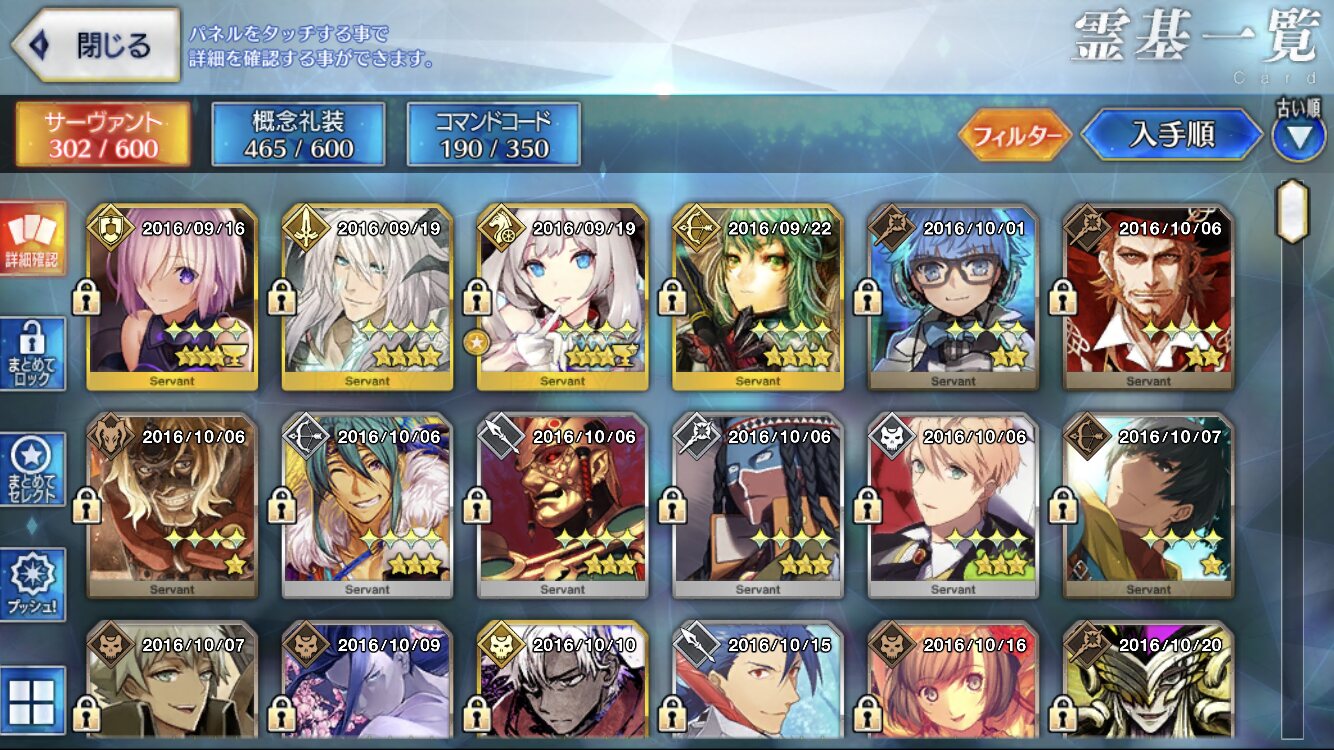The image size is (1334, 750).
Task: Close the spirit origin list with 閉じる
Action: tap(97, 45)
